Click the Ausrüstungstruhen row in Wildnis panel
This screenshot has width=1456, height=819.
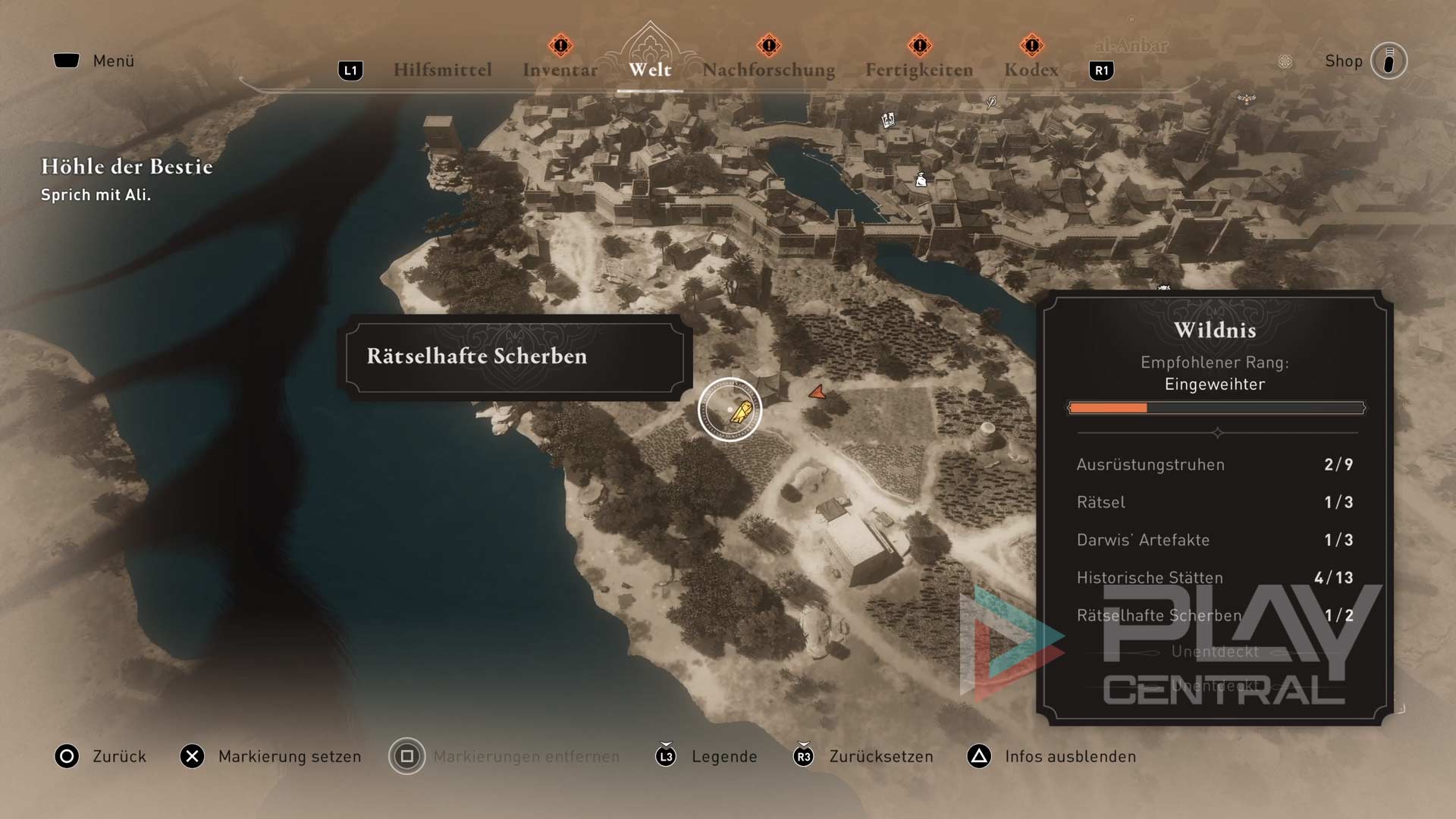1214,464
